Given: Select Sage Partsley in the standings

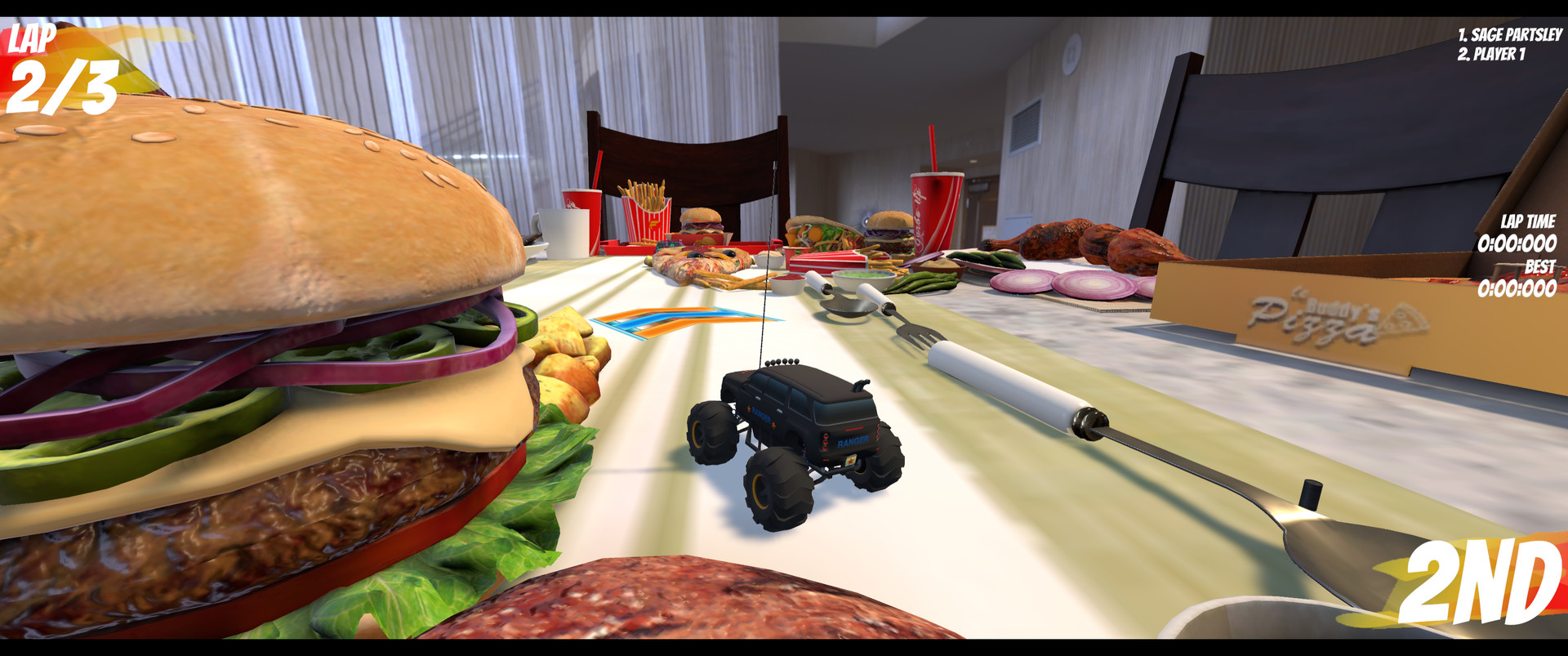Looking at the screenshot, I should (1511, 35).
